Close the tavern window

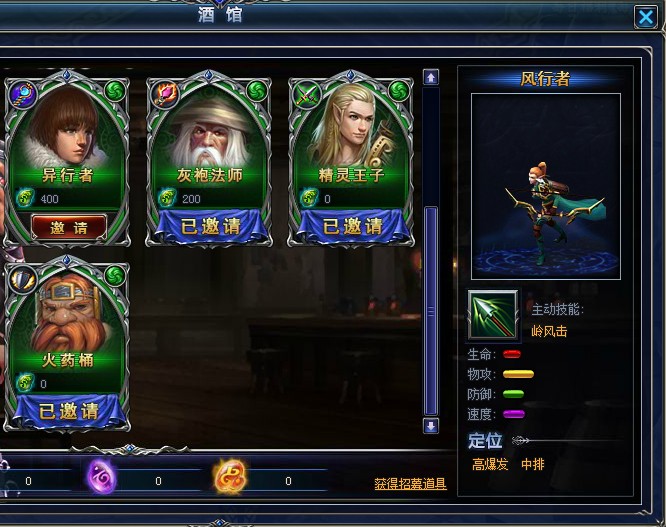point(645,17)
